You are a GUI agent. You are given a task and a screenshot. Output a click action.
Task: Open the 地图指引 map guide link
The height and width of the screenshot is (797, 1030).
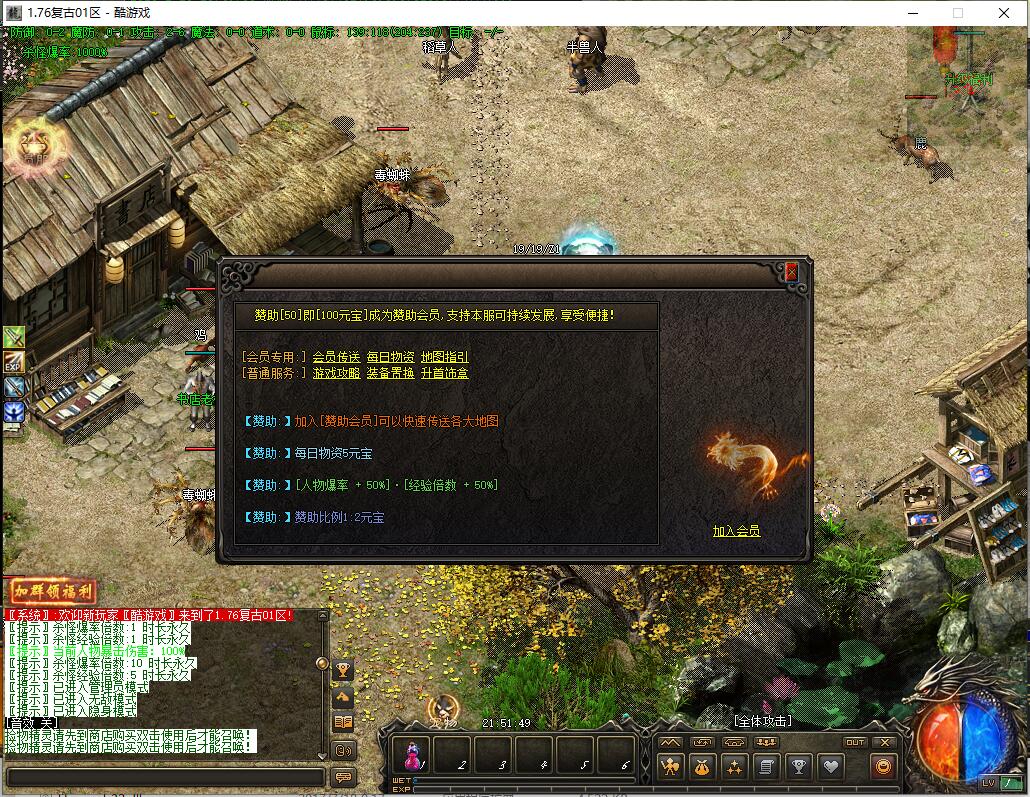coord(444,357)
